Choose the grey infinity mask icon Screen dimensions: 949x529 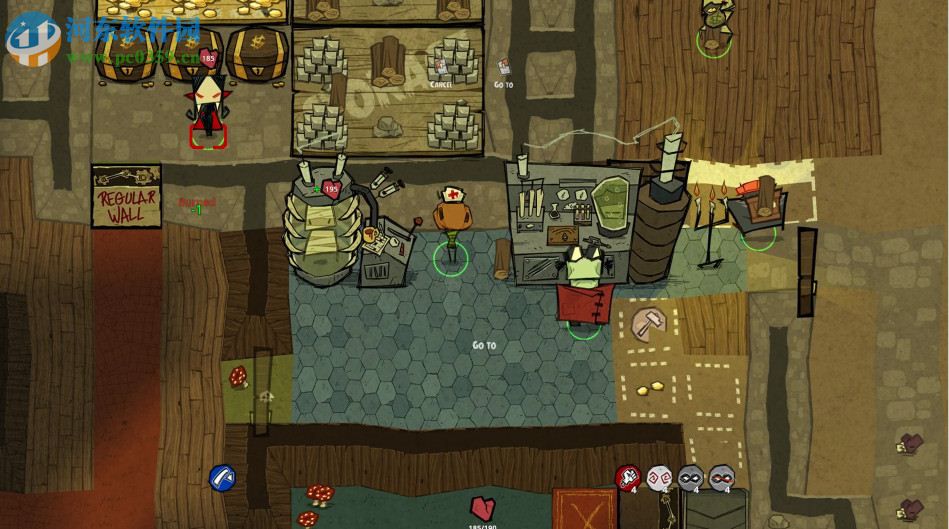pyautogui.click(x=690, y=478)
